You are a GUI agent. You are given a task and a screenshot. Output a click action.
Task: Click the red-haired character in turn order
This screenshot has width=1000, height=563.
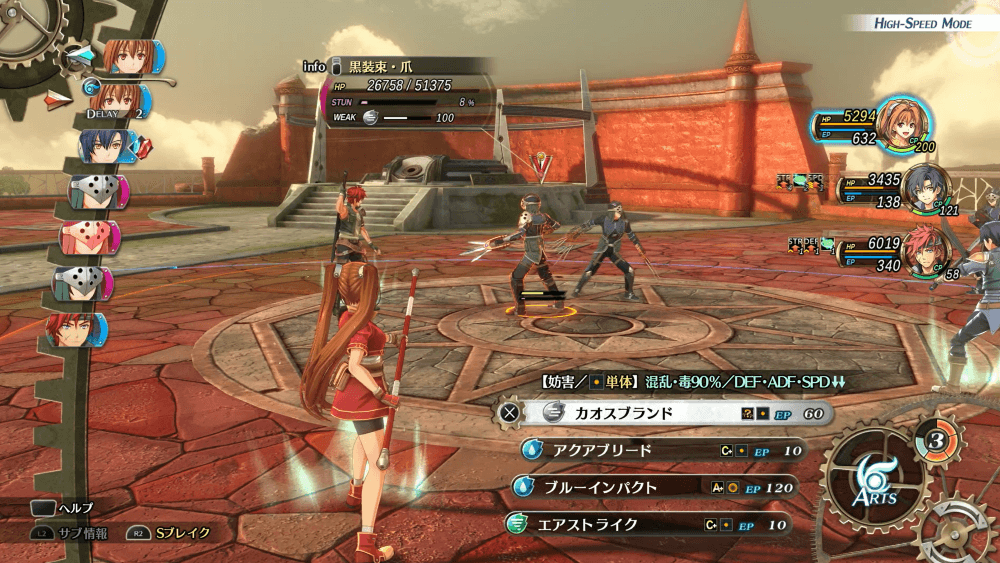point(77,329)
